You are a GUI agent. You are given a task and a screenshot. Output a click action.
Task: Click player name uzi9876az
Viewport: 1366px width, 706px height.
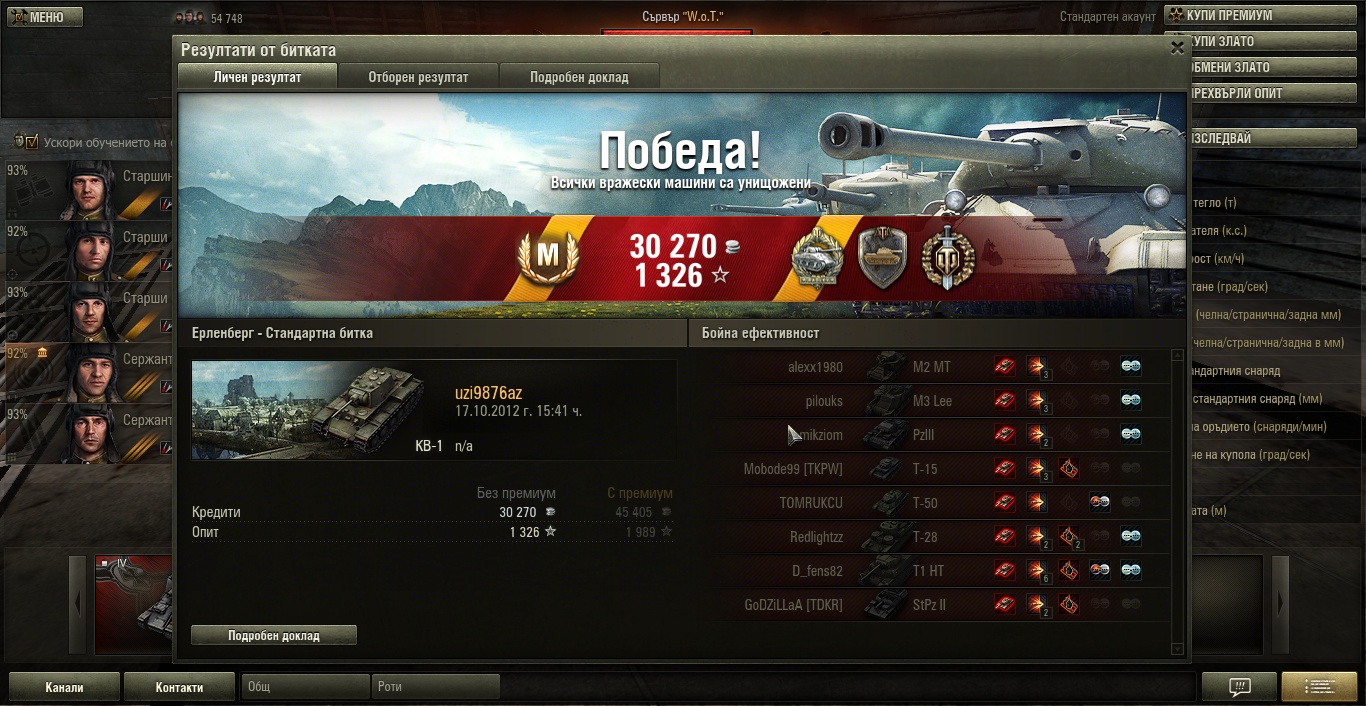point(488,394)
